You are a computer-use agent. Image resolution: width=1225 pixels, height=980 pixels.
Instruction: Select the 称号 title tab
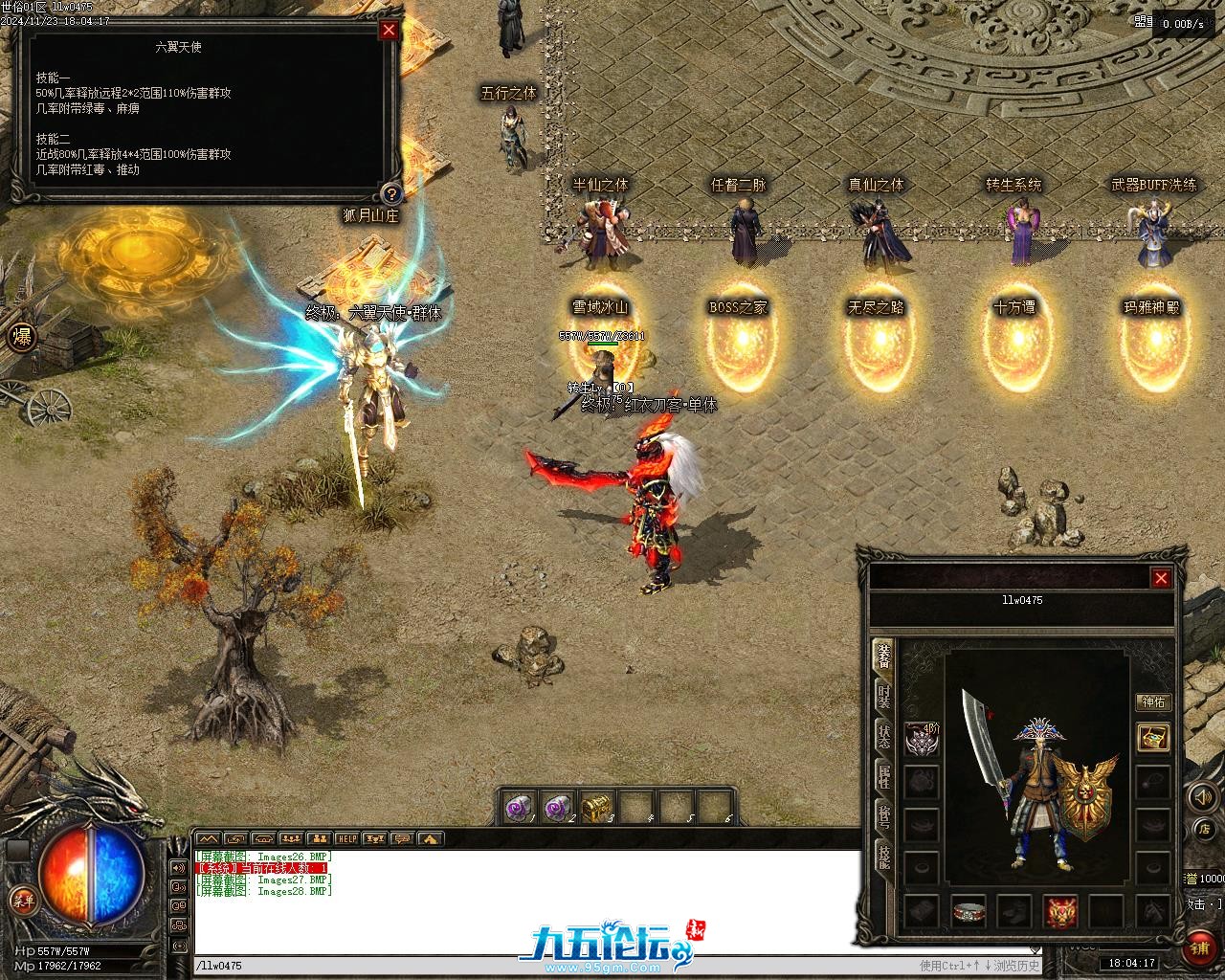pyautogui.click(x=884, y=815)
